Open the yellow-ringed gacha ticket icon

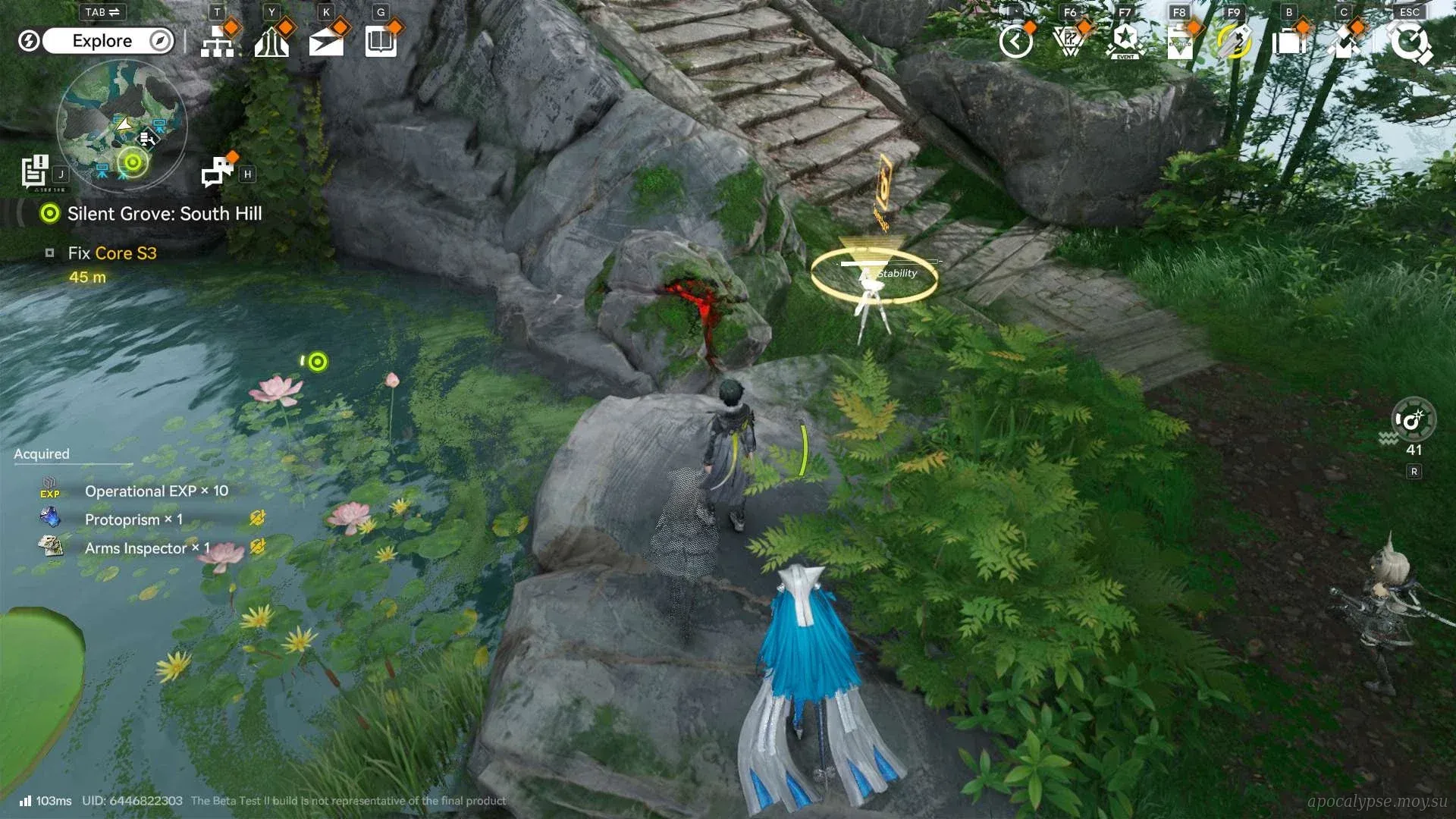pos(1234,42)
